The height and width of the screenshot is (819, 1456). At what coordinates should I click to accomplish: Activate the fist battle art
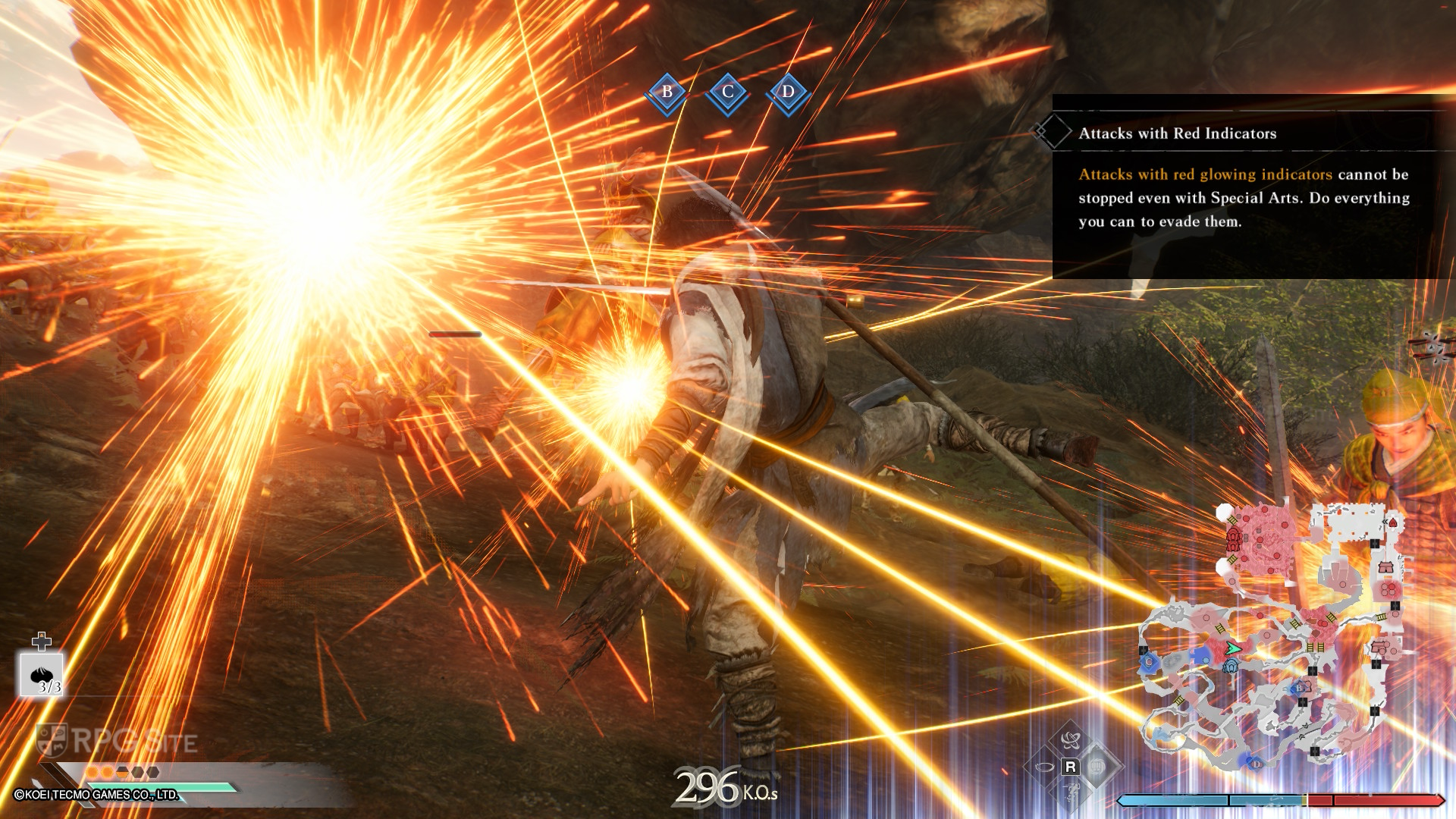point(1097,767)
